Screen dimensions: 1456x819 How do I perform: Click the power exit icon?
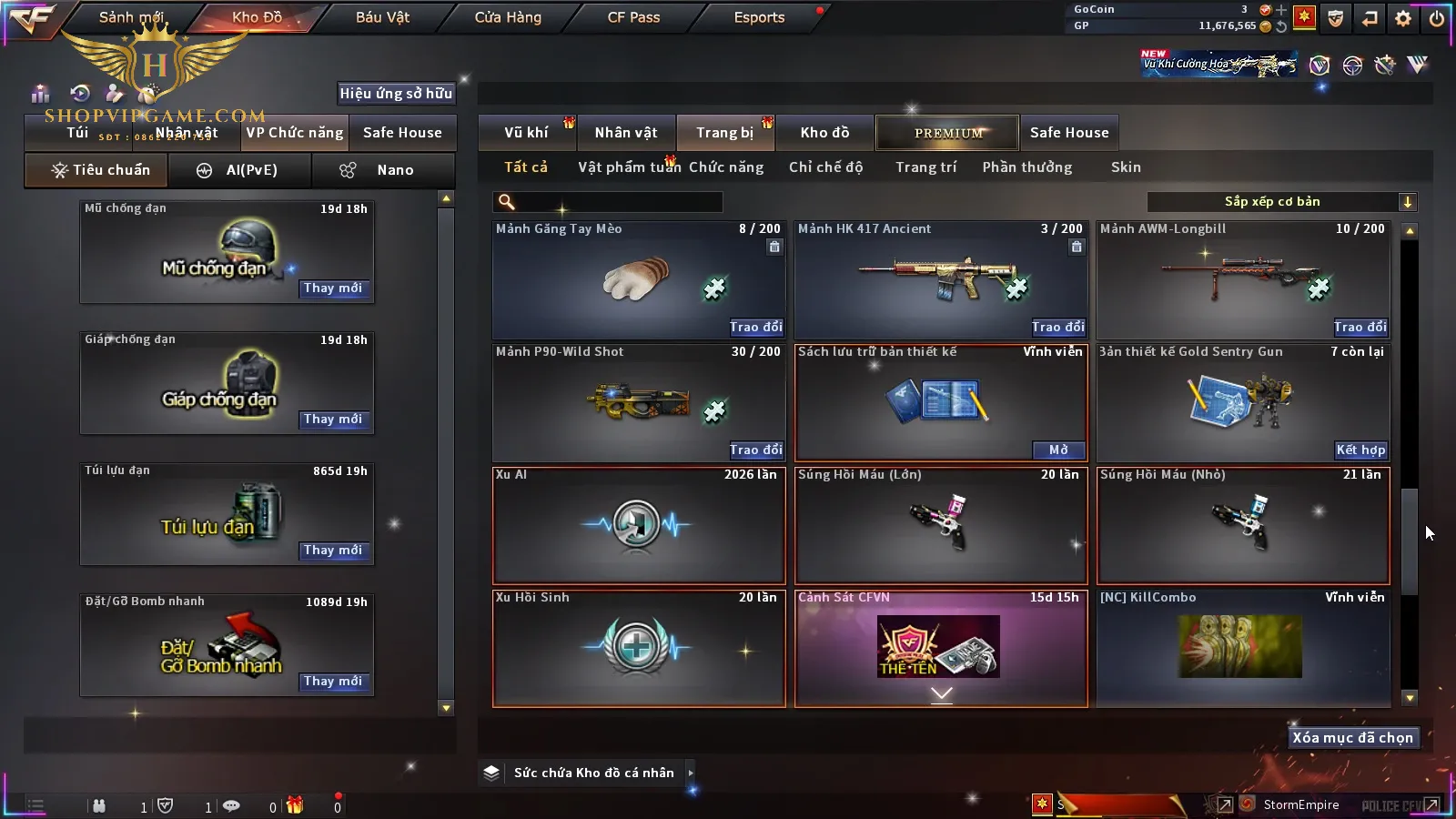[1437, 18]
